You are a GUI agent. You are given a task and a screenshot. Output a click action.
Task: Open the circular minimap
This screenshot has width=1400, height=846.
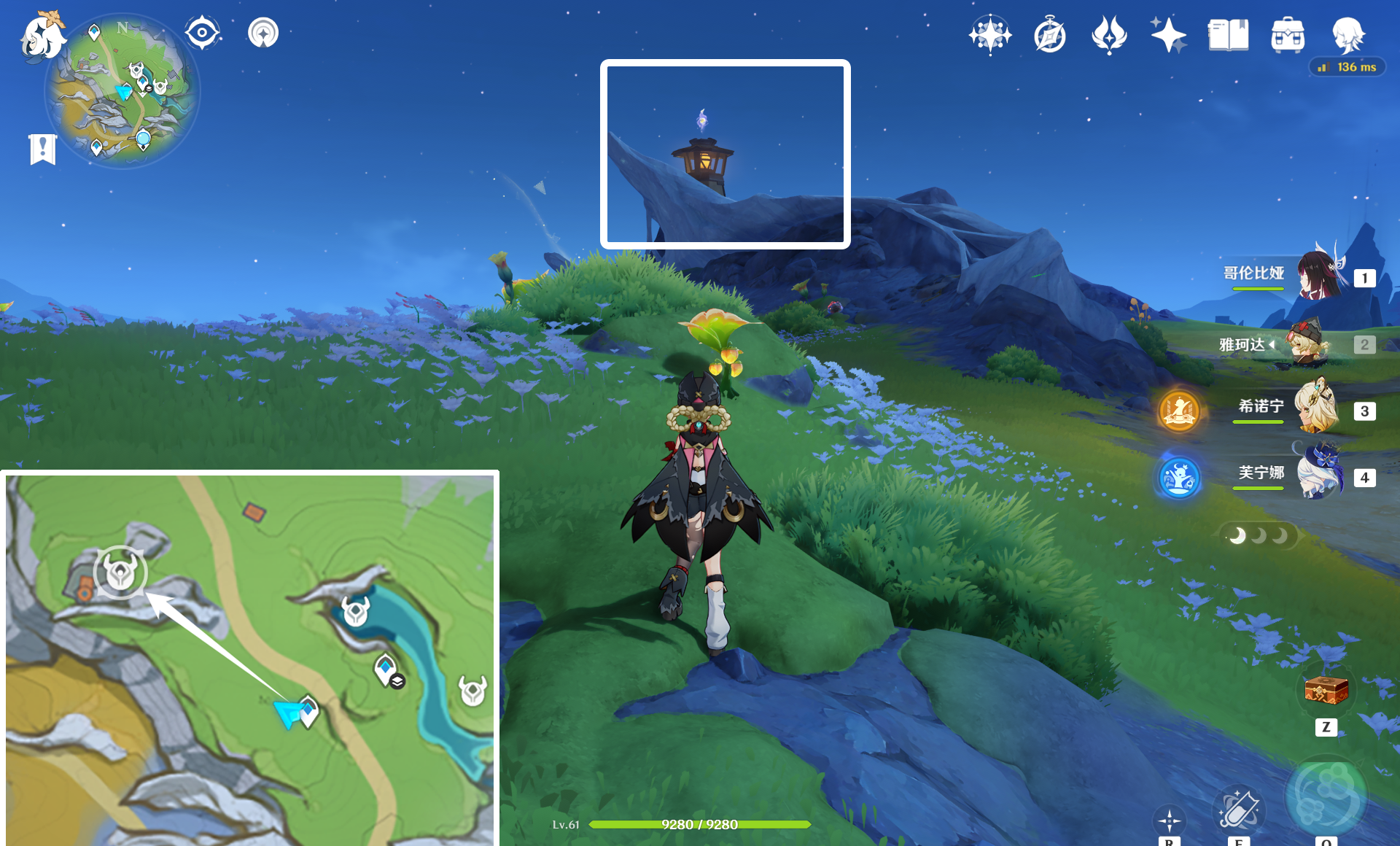coord(122,91)
